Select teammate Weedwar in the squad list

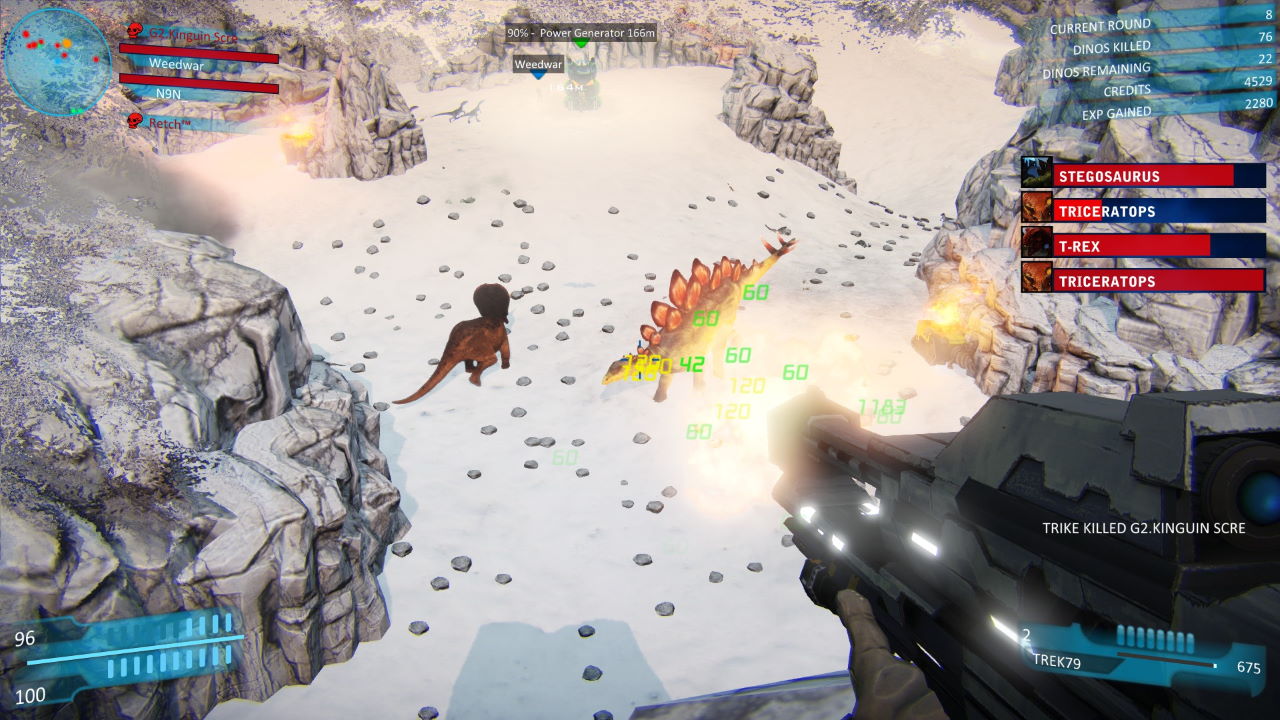click(176, 63)
